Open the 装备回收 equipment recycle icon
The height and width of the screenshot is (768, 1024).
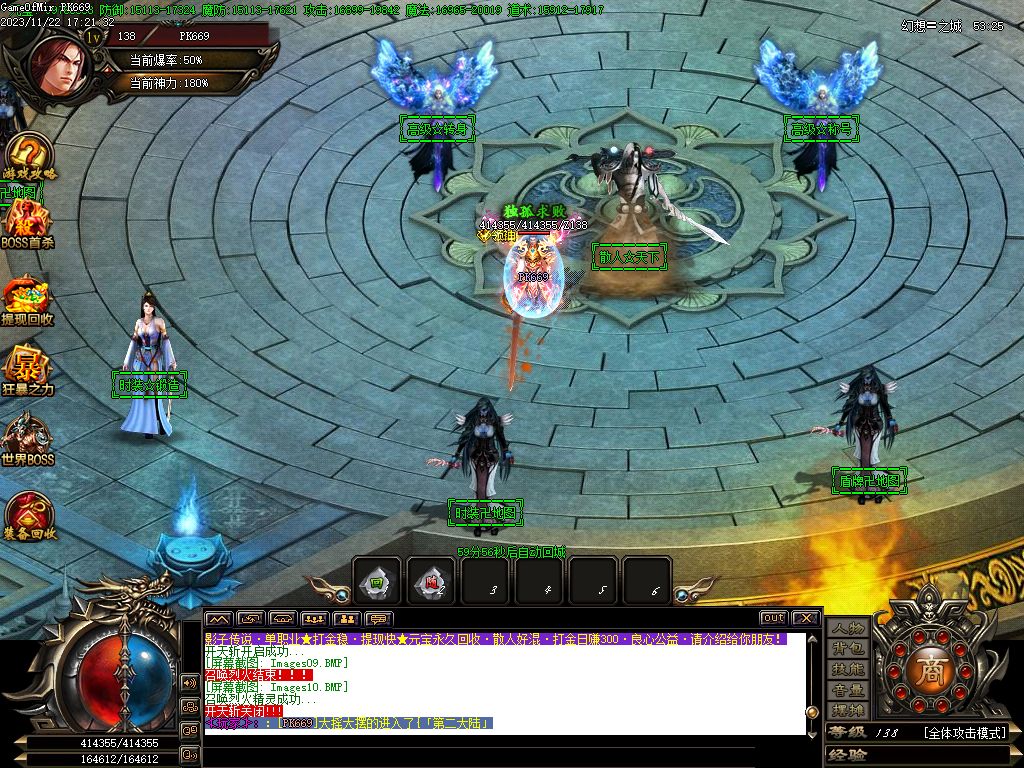[x=28, y=513]
